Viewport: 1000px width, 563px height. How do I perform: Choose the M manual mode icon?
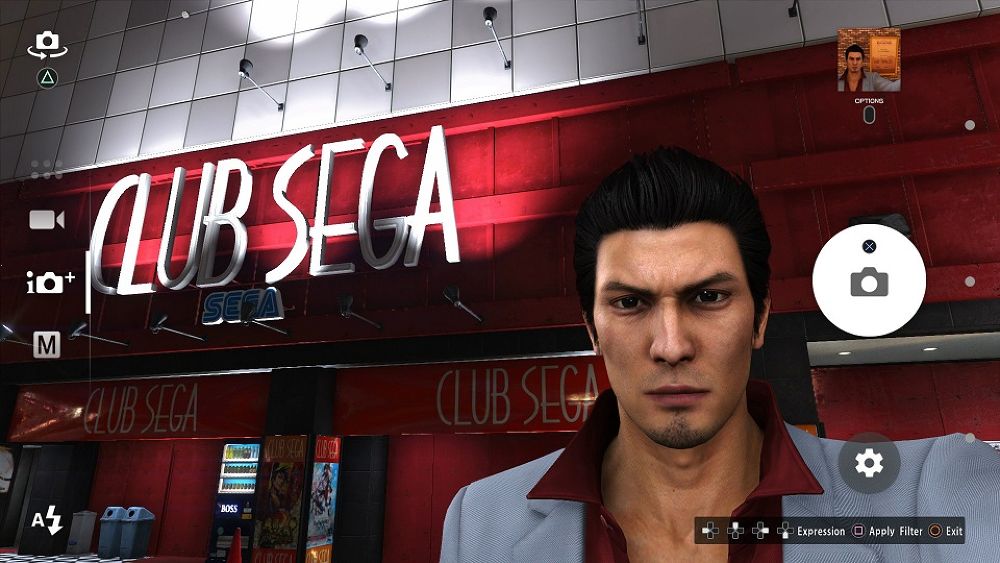click(x=47, y=345)
